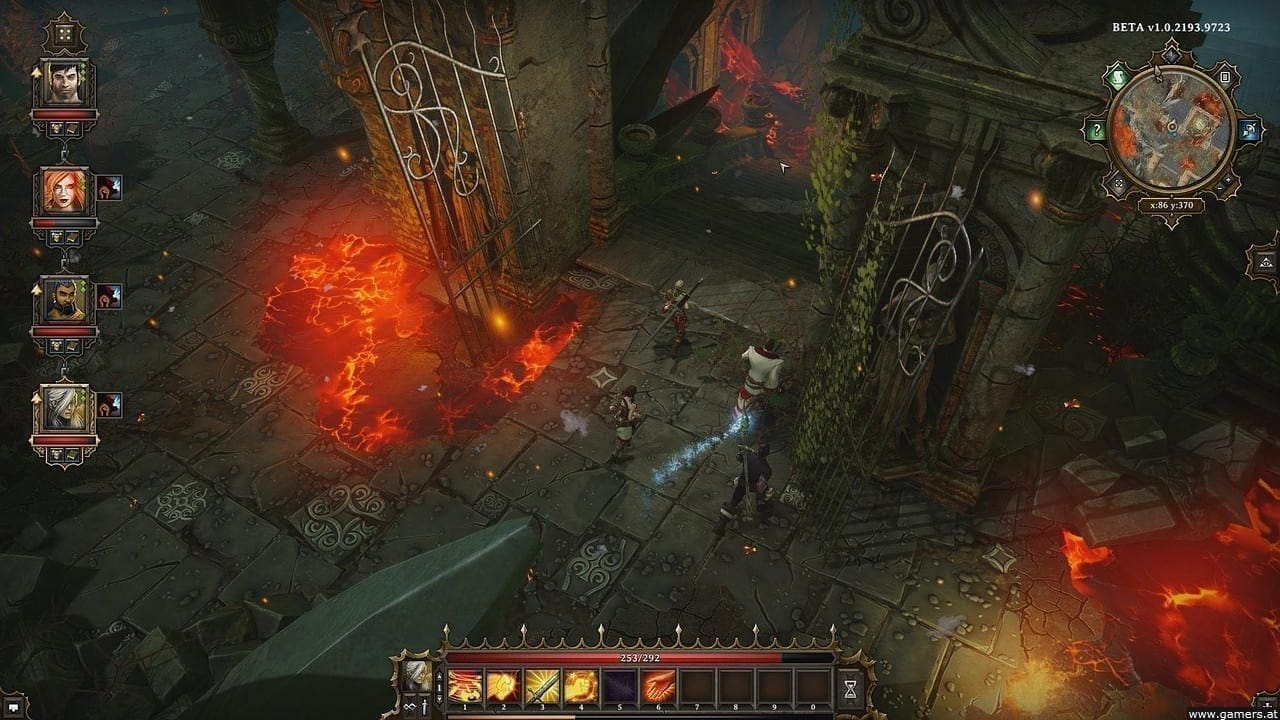This screenshot has width=1280, height=720.
Task: Activate the radiant sword skill in slot 3
Action: 541,685
